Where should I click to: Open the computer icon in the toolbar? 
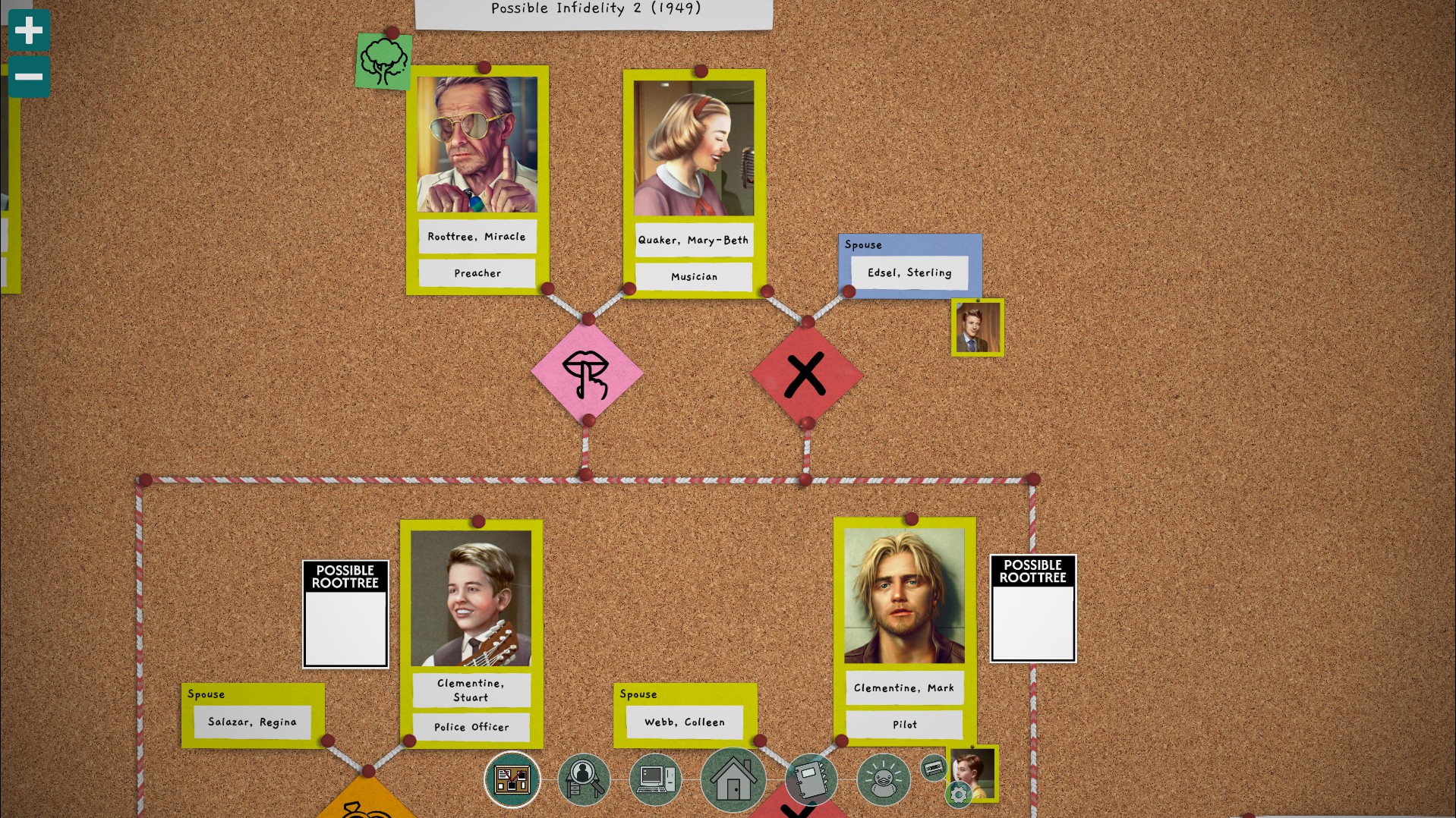click(657, 779)
